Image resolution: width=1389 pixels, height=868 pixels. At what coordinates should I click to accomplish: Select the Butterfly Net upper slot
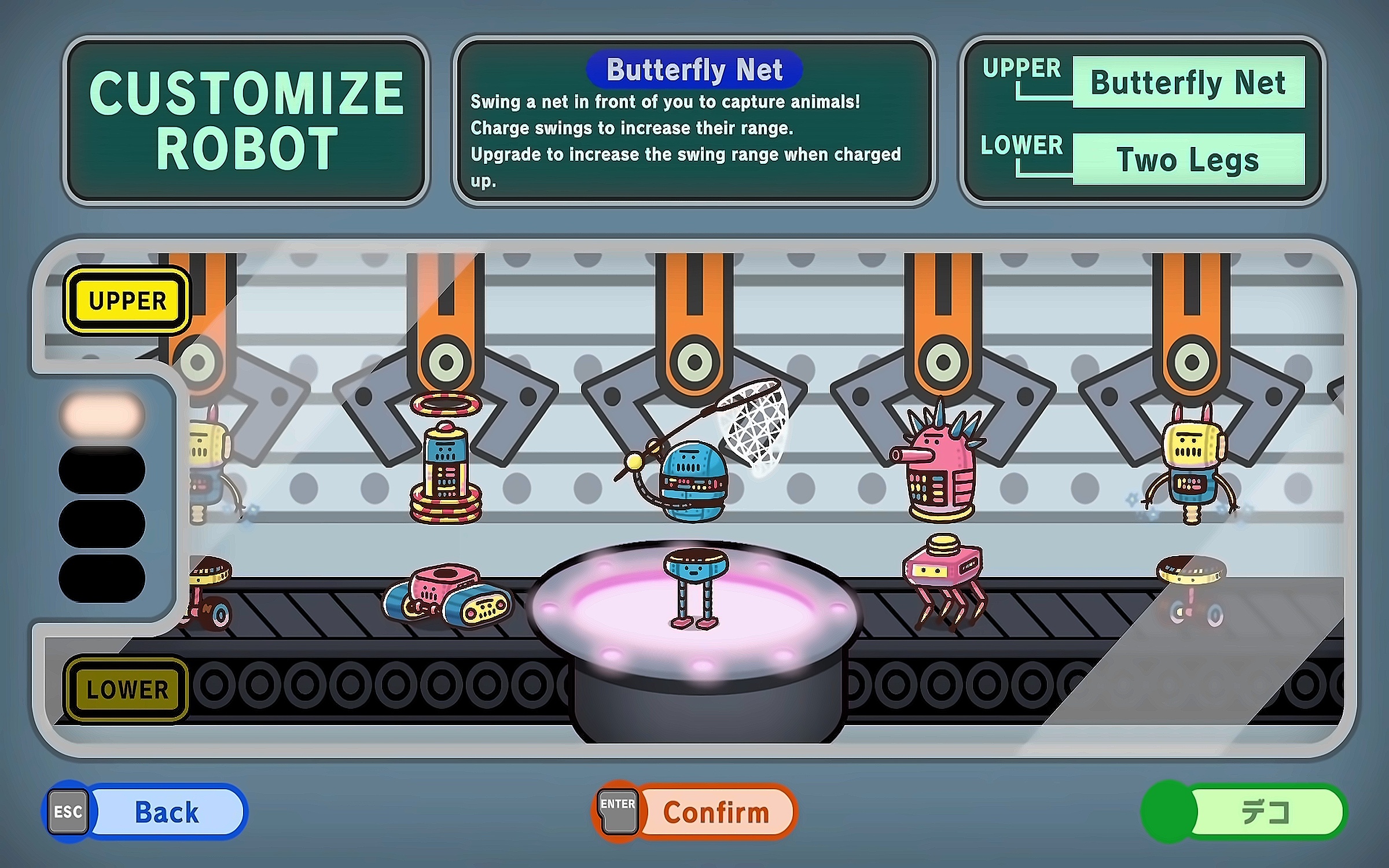[x=1188, y=82]
